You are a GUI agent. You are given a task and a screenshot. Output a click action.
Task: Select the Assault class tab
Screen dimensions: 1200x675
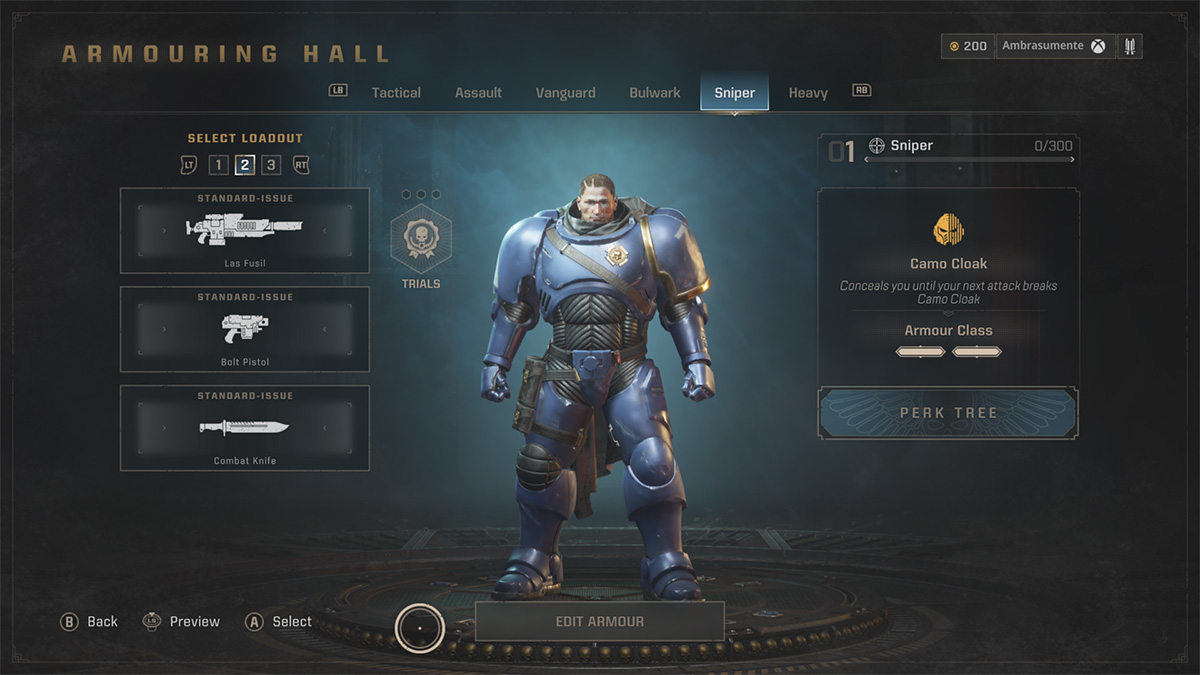pyautogui.click(x=478, y=93)
